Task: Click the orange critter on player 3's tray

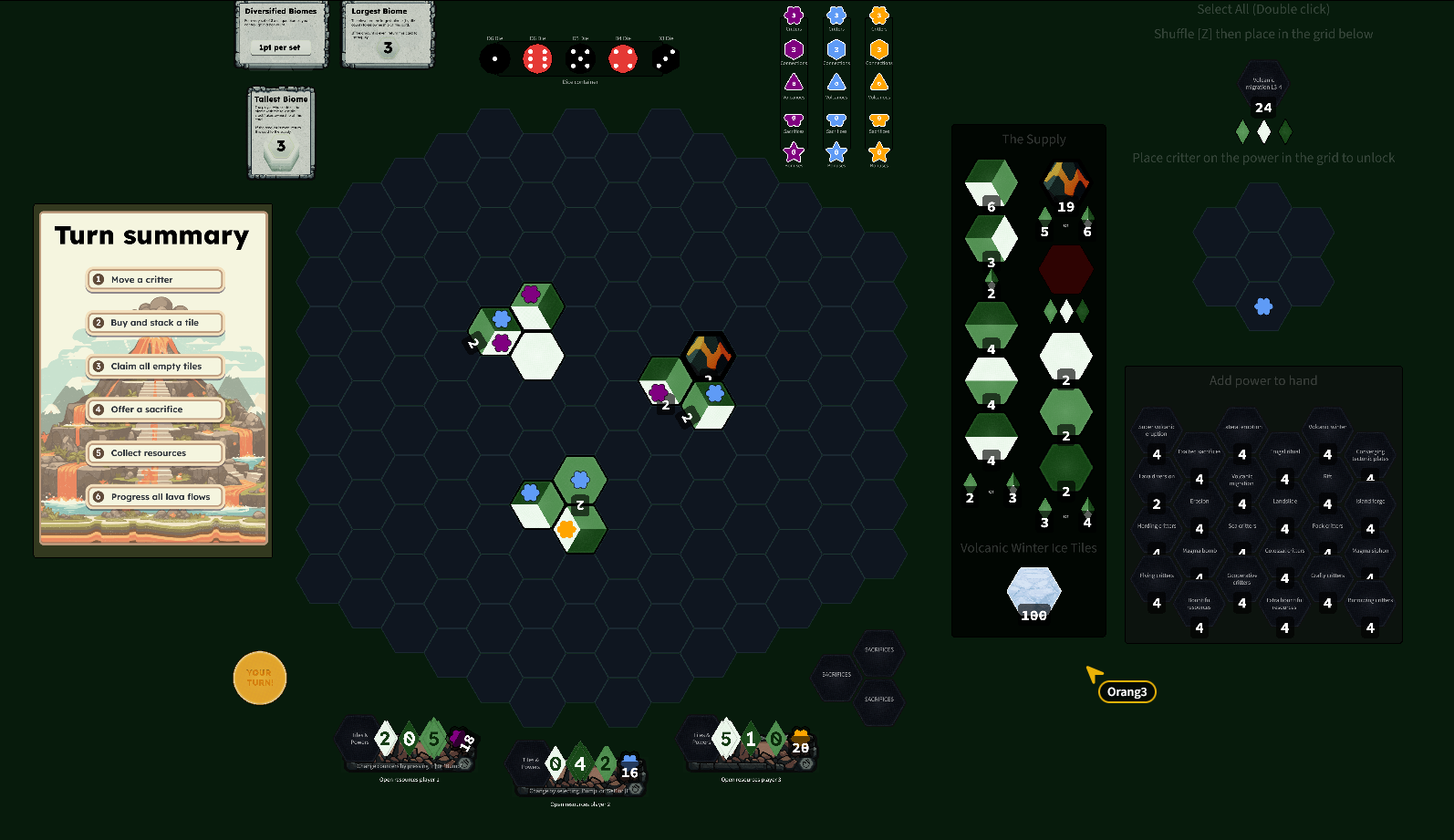Action: 800,732
